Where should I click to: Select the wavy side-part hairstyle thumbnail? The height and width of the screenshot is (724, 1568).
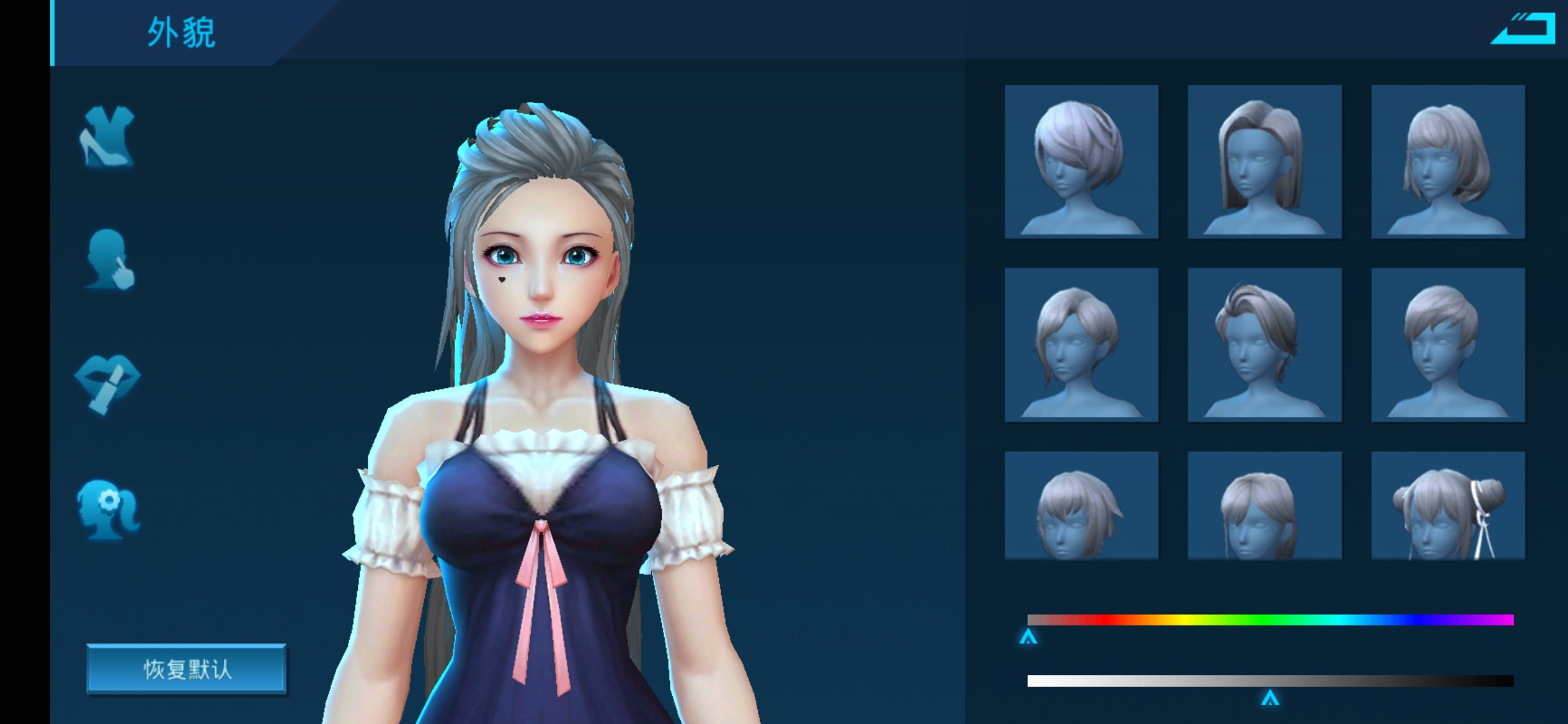pyautogui.click(x=1081, y=343)
